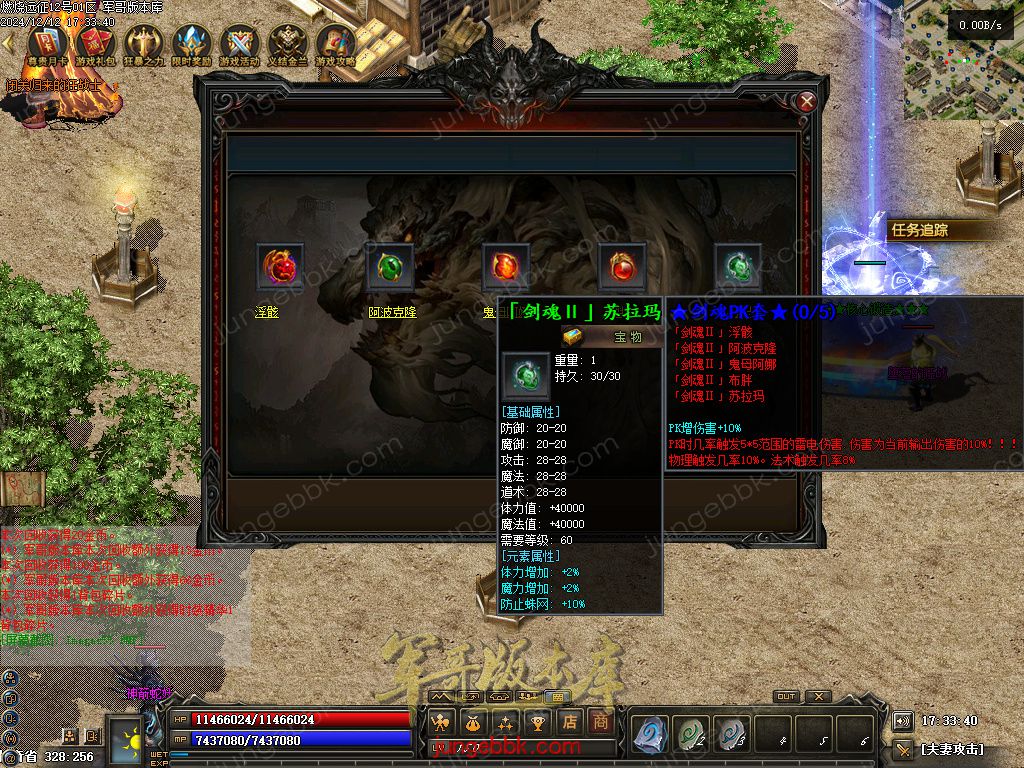Open the 商 mall button
This screenshot has height=768, width=1024.
pyautogui.click(x=600, y=721)
